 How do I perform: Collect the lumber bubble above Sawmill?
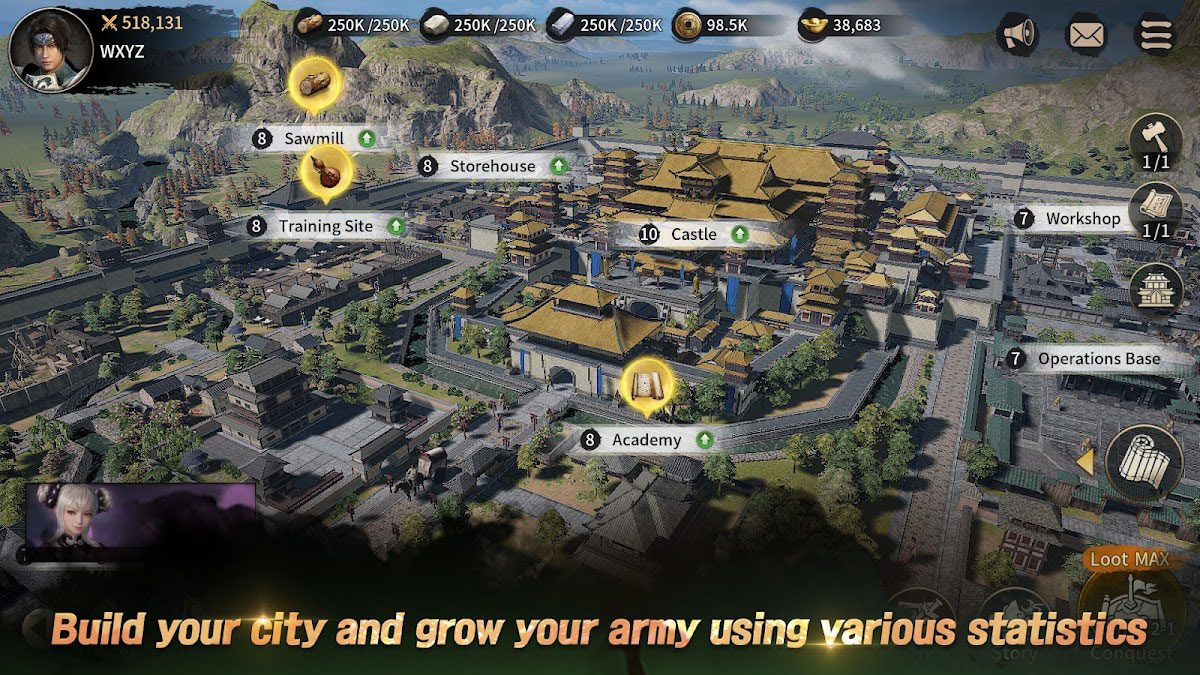[314, 83]
